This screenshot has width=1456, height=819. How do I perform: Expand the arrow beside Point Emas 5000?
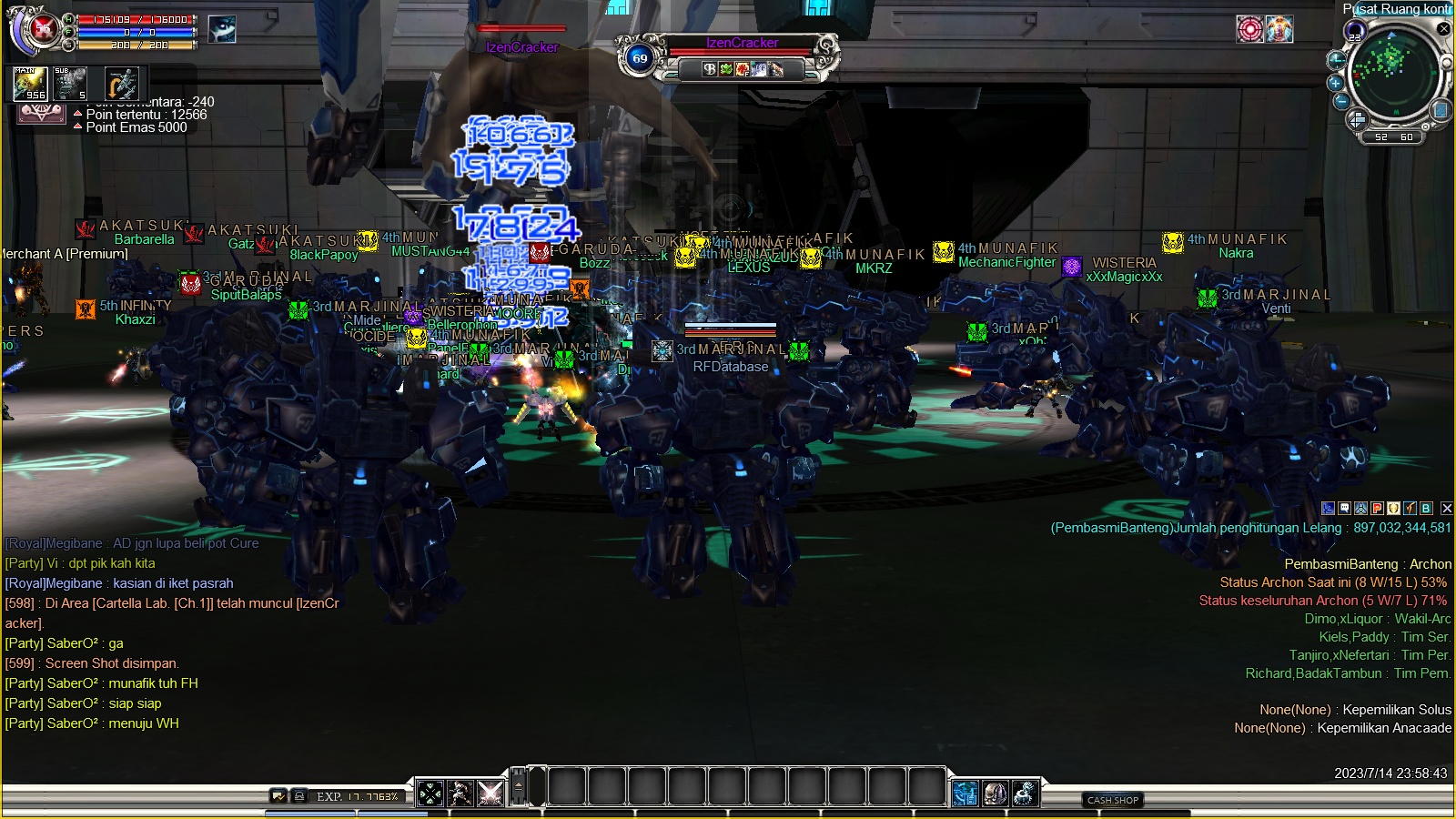pyautogui.click(x=77, y=126)
